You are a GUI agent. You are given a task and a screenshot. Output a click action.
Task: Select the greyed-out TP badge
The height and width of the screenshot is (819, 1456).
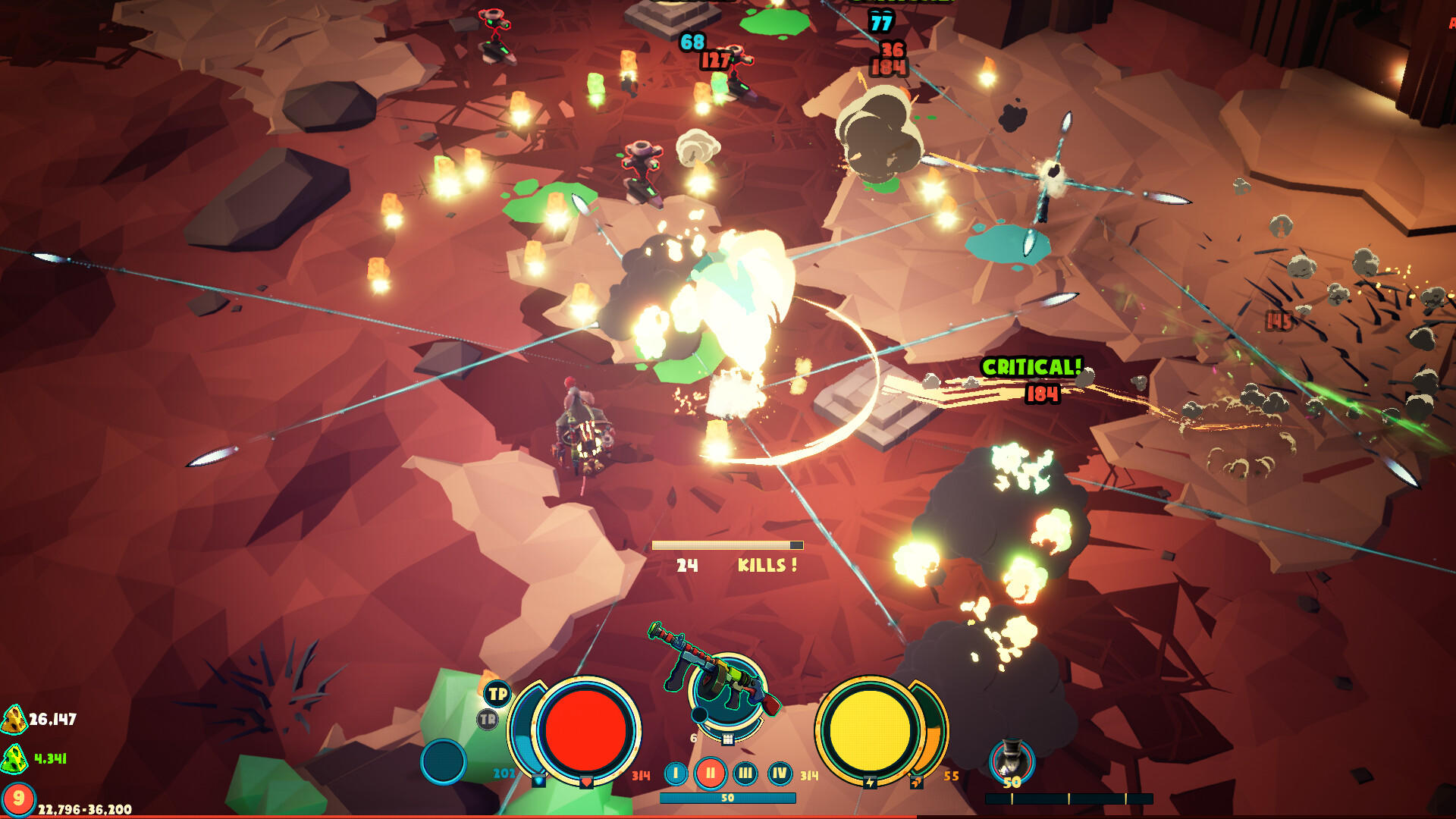tap(488, 720)
